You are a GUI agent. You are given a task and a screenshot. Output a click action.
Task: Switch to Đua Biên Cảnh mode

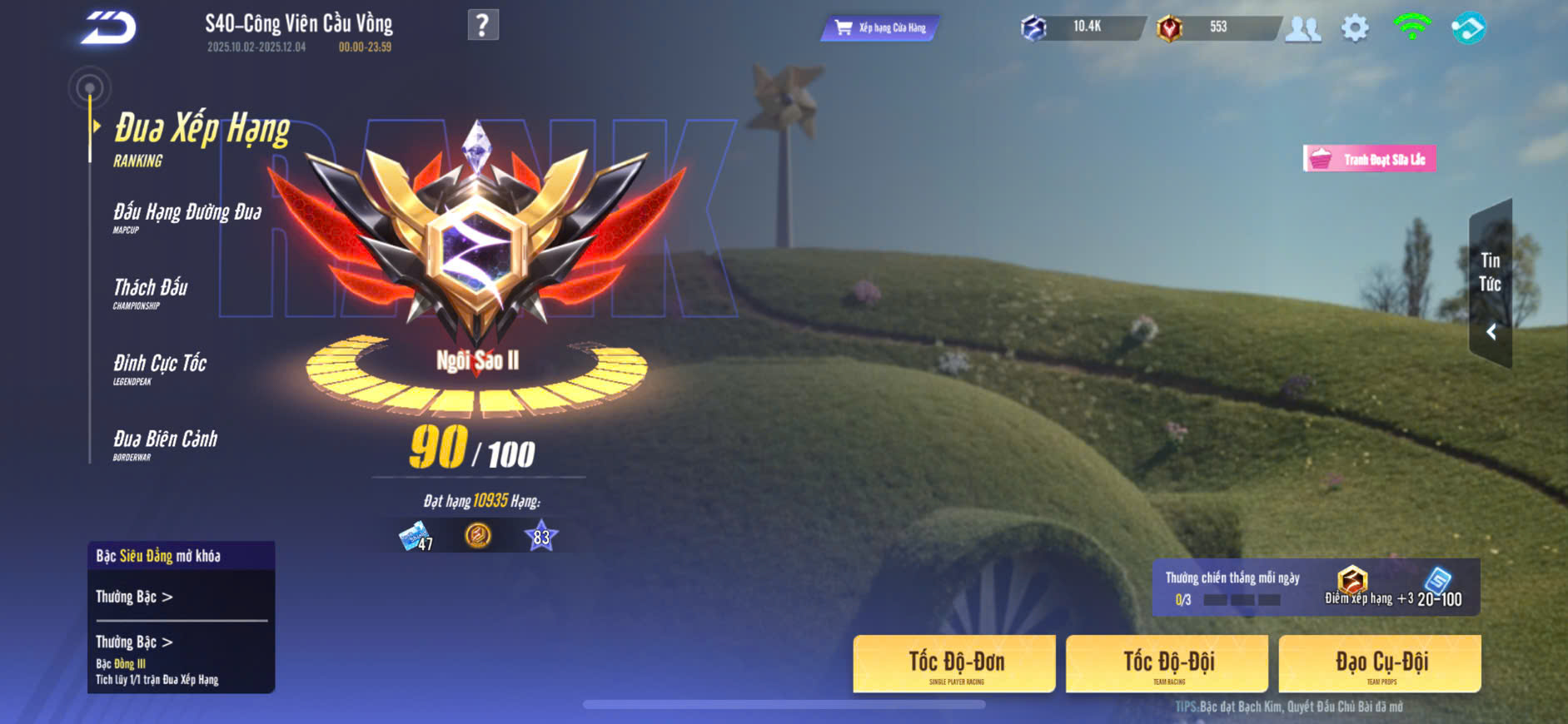tap(165, 444)
